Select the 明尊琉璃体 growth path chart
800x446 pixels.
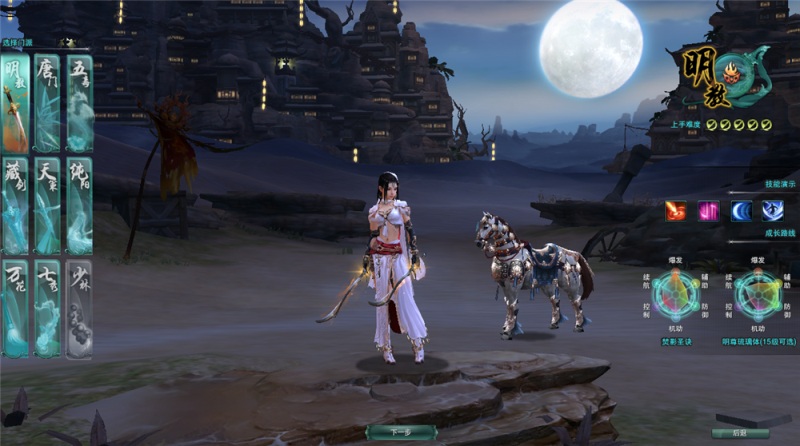pyautogui.click(x=759, y=295)
